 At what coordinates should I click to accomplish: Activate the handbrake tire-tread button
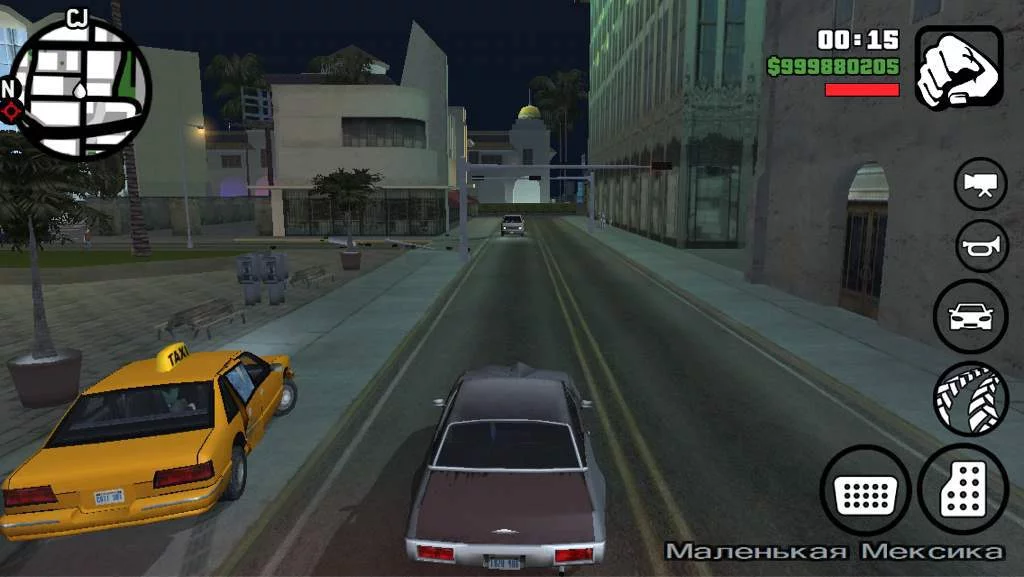tap(971, 399)
